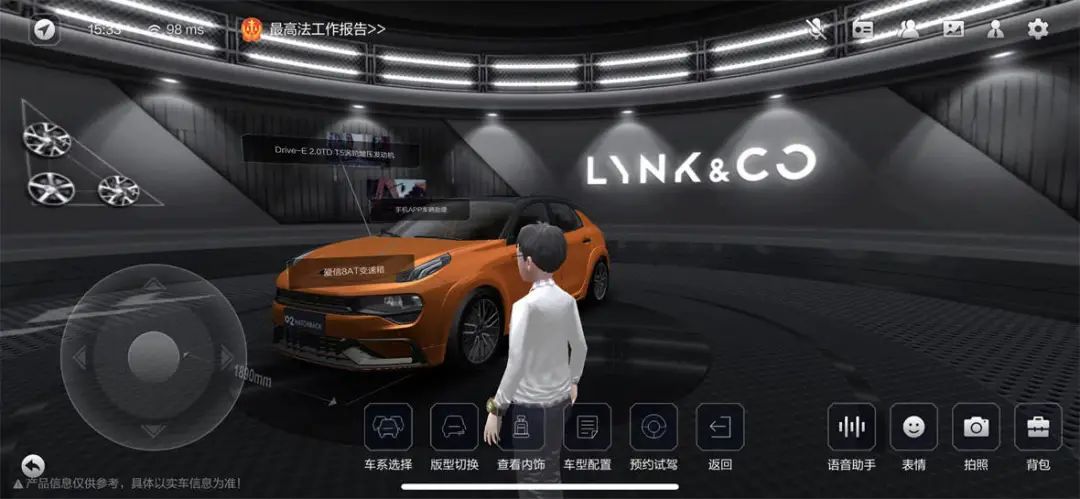Screen dimensions: 1080x499
Task: Open the 车系选择 car series selector
Action: [388, 427]
